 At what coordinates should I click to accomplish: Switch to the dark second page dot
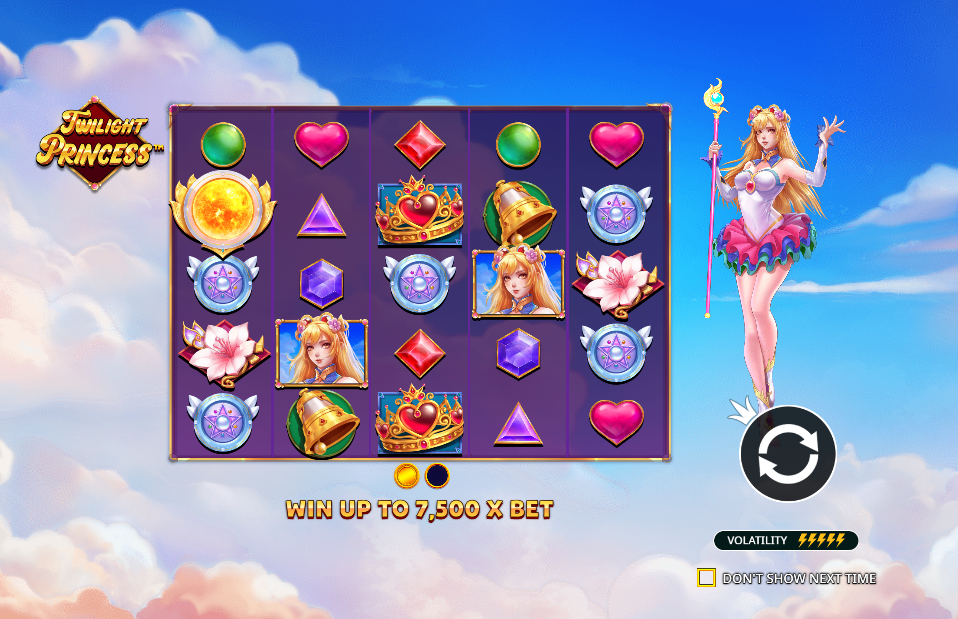point(438,475)
